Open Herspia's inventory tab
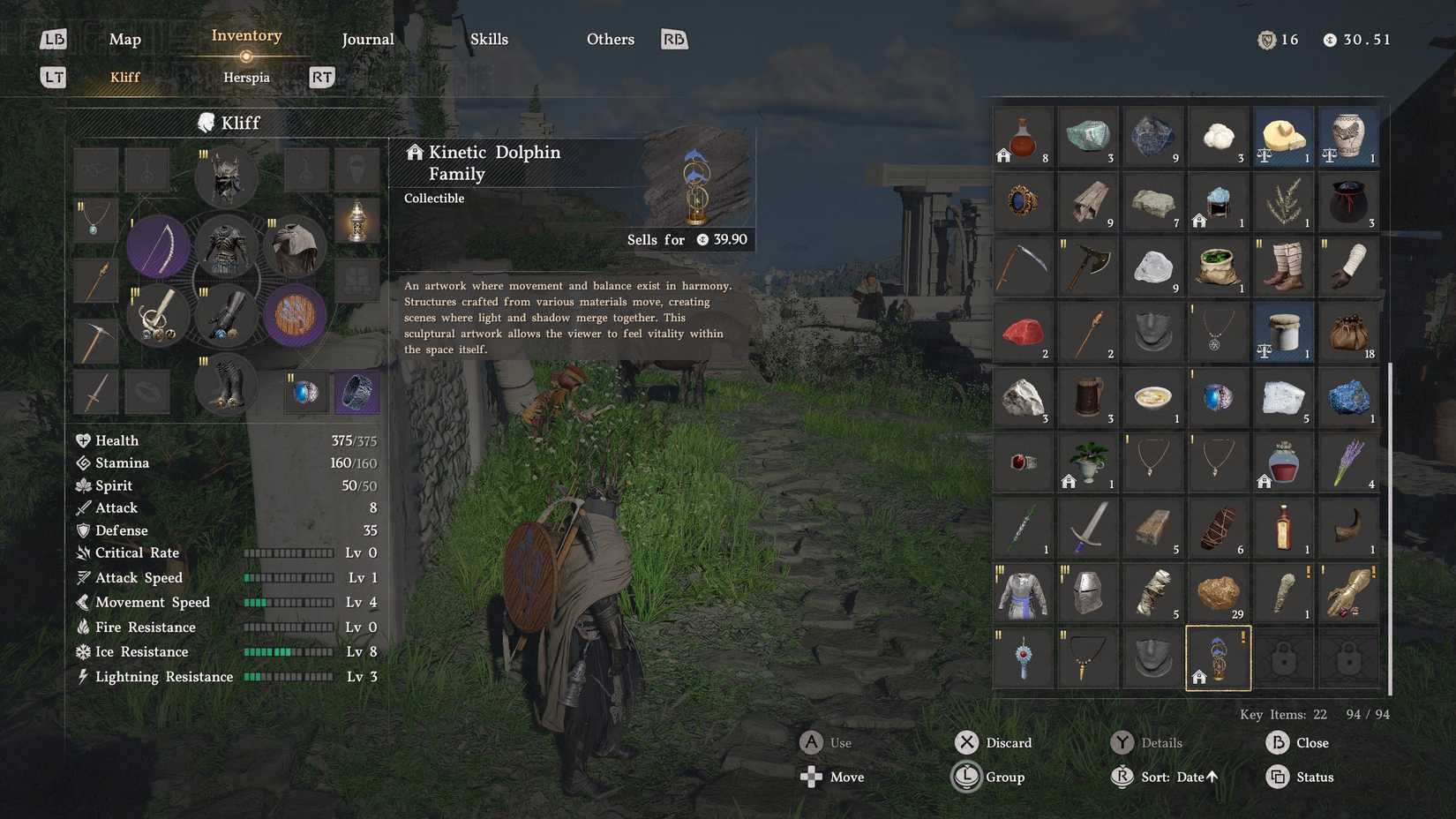 [245, 77]
